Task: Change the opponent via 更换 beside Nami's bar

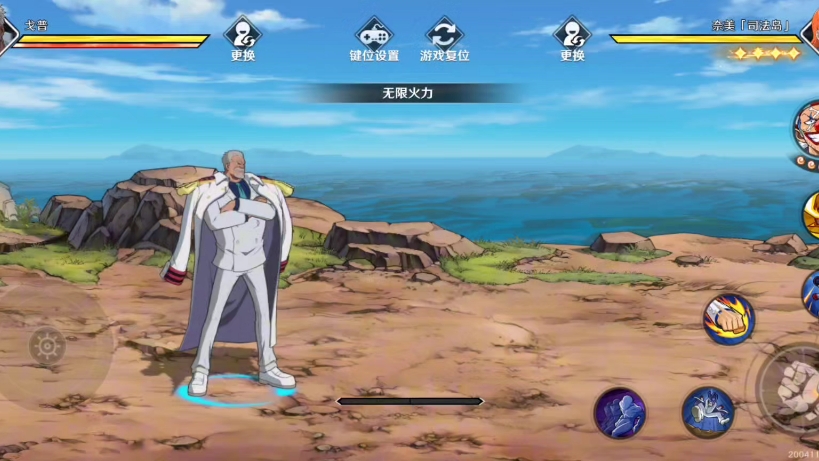Action: (572, 39)
